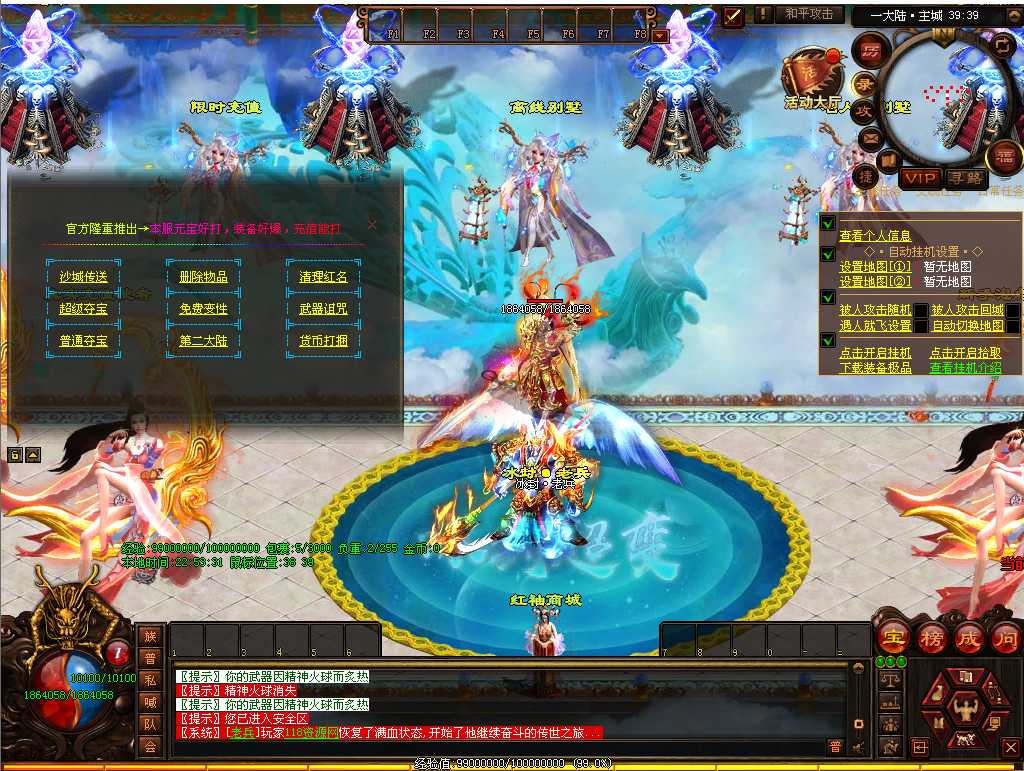
Task: Click 查看个人信息 link
Action: click(875, 236)
